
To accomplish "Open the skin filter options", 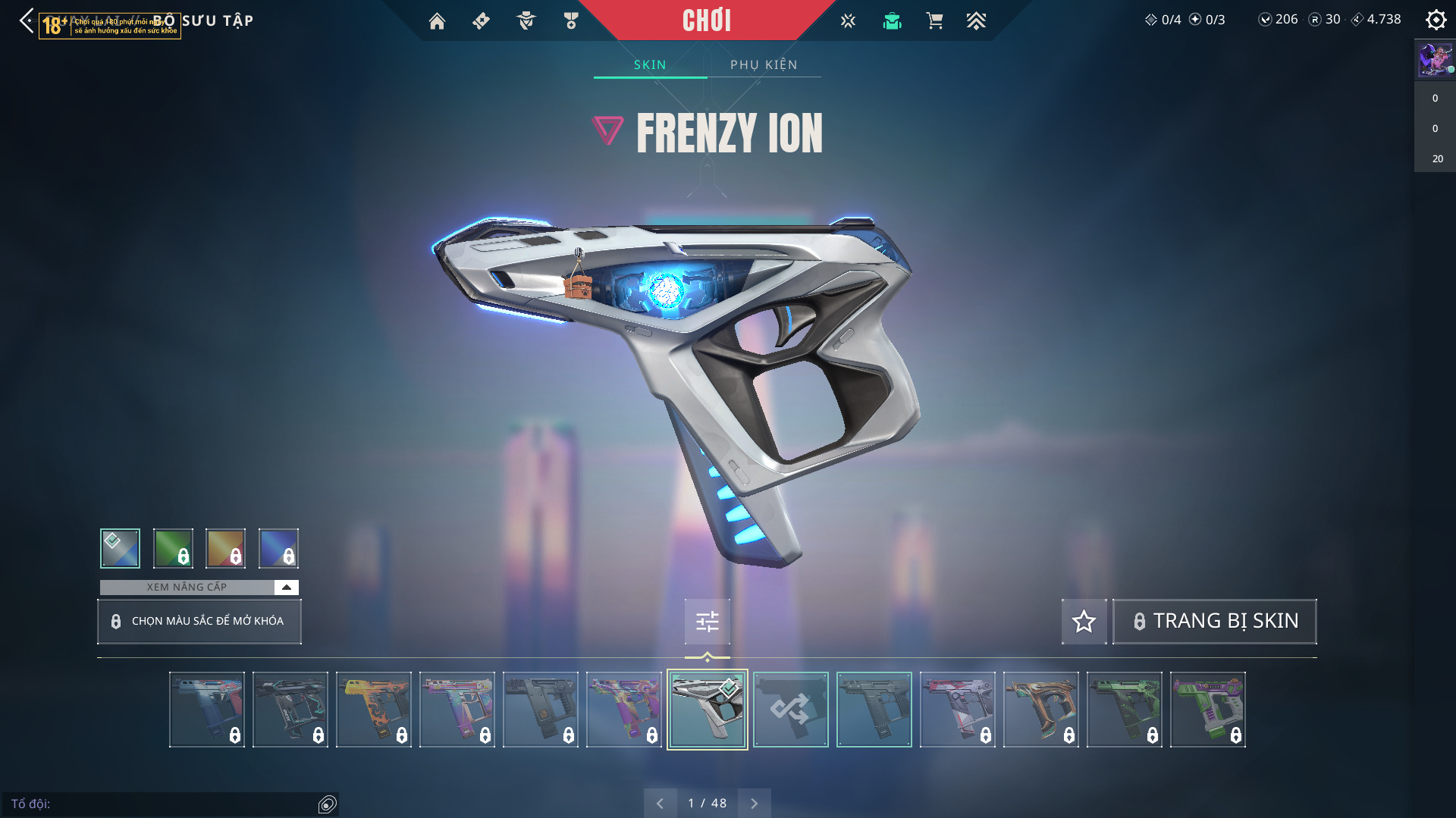I will [x=707, y=622].
